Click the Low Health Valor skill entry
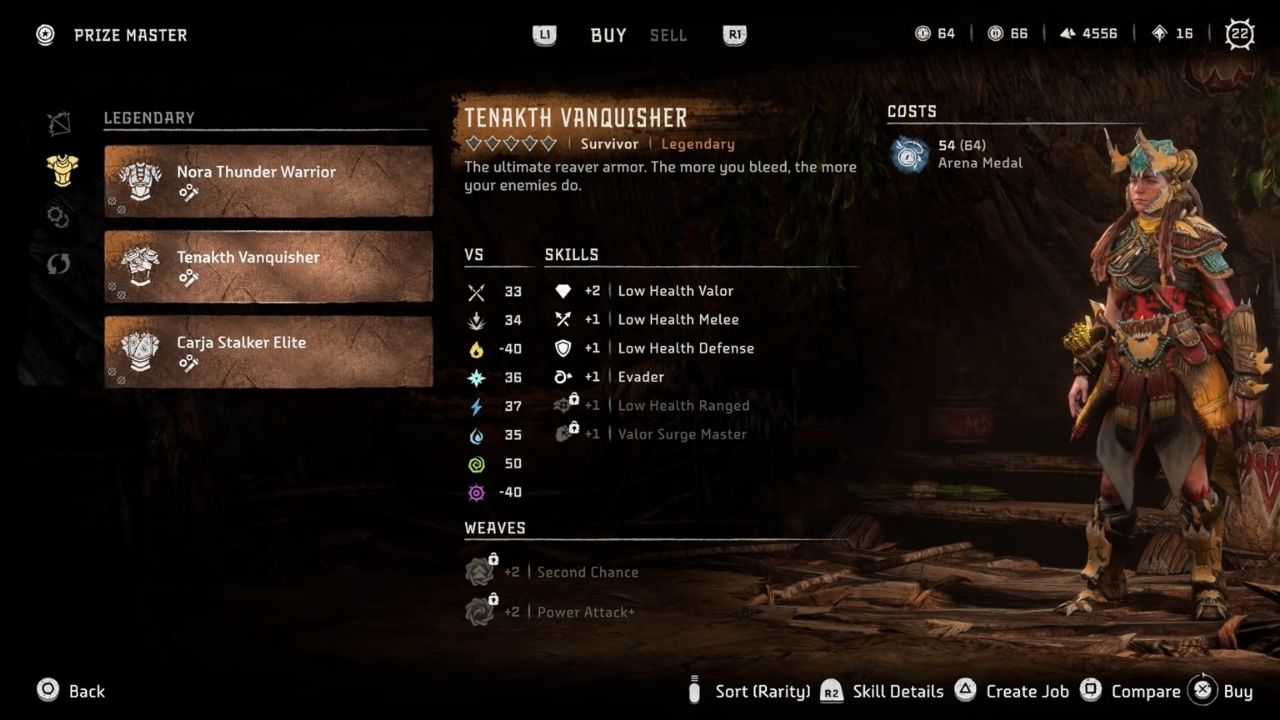 (x=675, y=290)
